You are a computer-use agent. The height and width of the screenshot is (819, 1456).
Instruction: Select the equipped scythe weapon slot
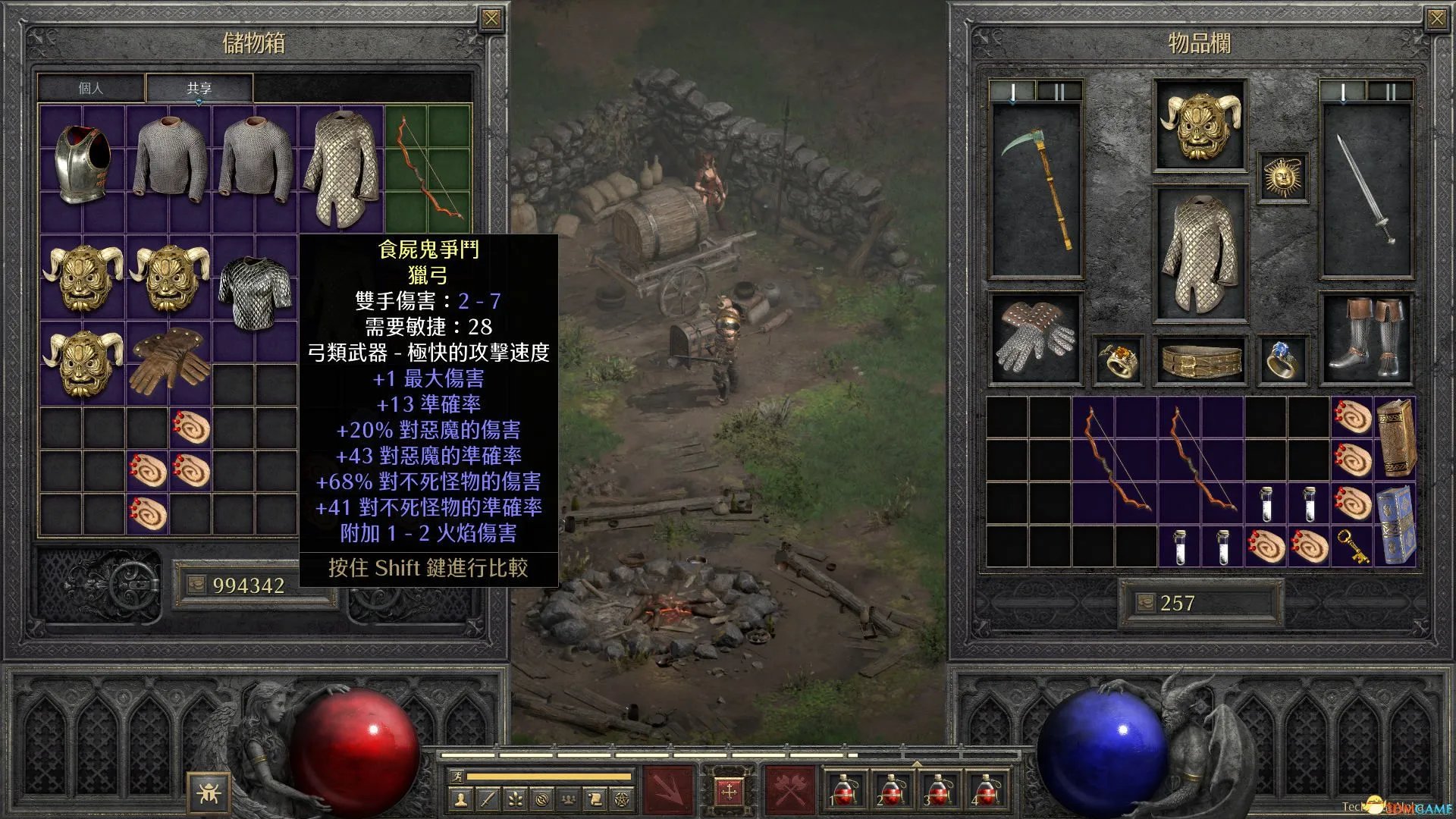coord(1035,190)
